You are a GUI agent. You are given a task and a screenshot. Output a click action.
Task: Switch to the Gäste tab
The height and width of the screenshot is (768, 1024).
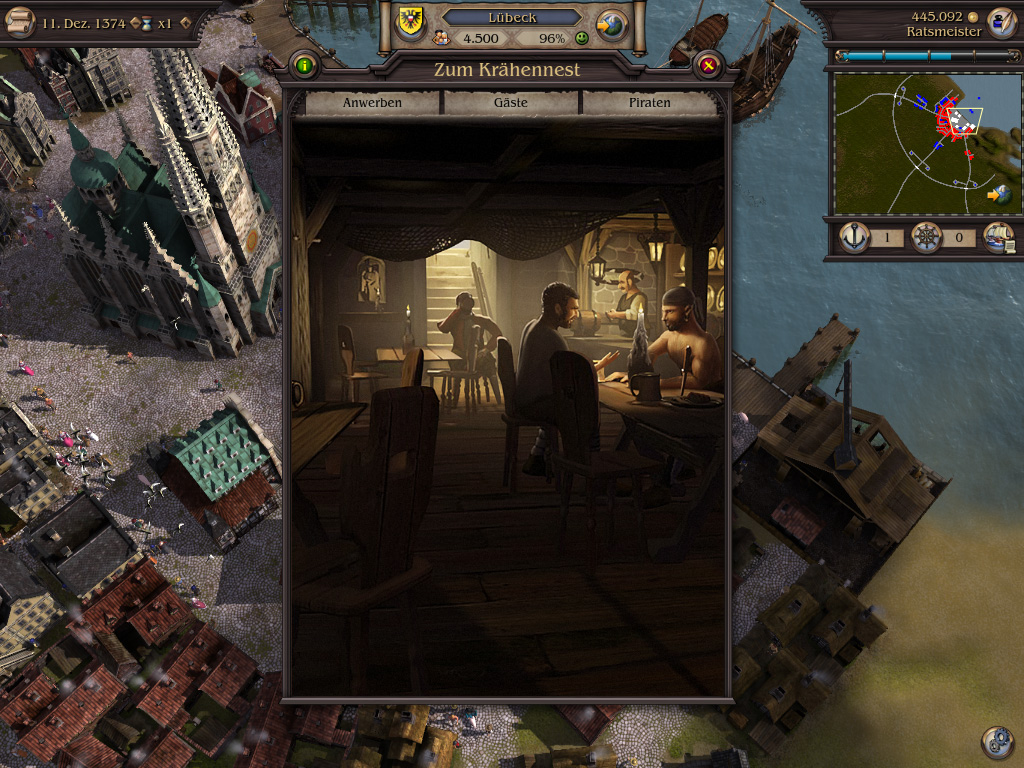coord(511,103)
